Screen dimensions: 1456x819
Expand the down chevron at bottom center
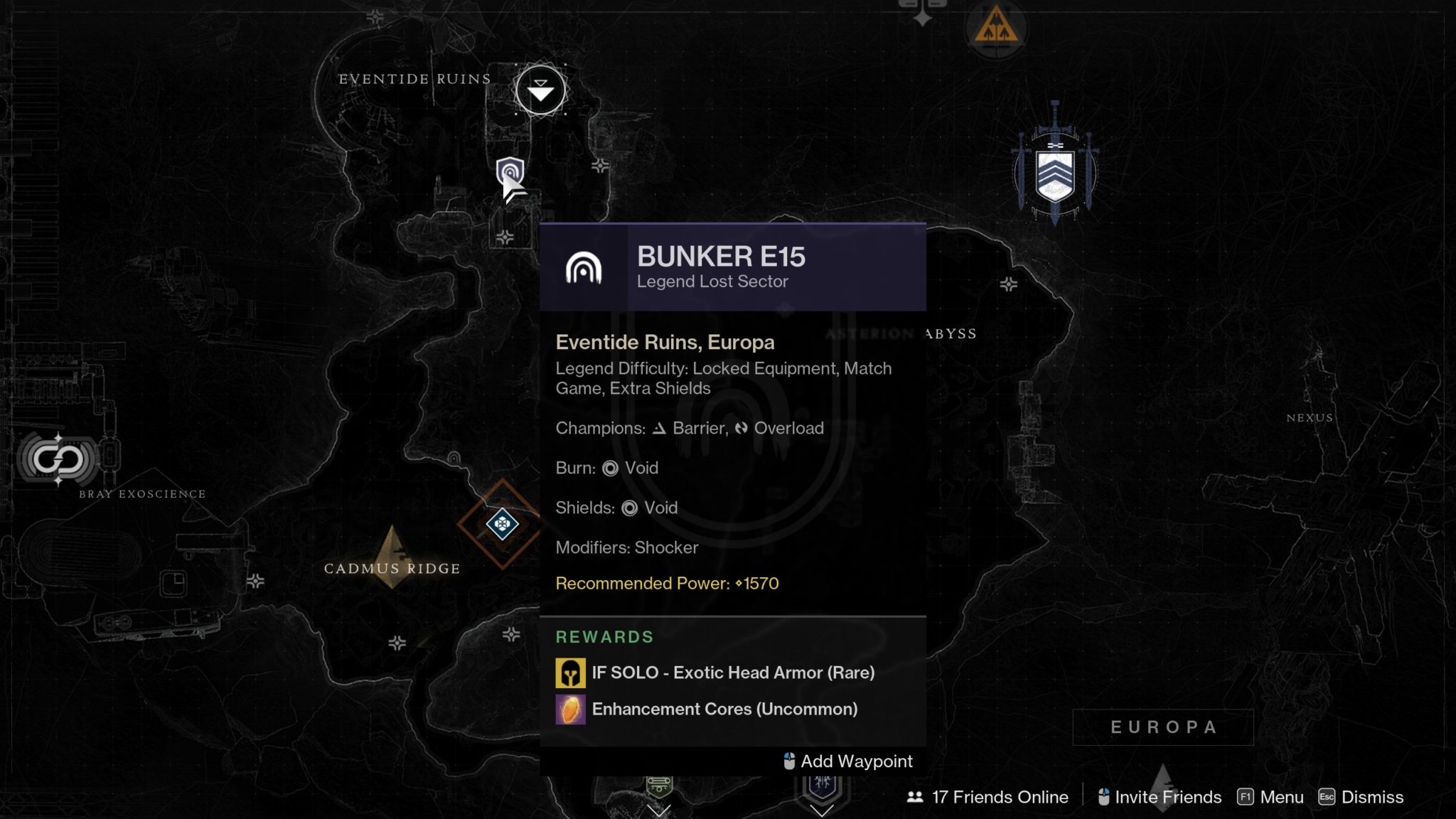659,813
